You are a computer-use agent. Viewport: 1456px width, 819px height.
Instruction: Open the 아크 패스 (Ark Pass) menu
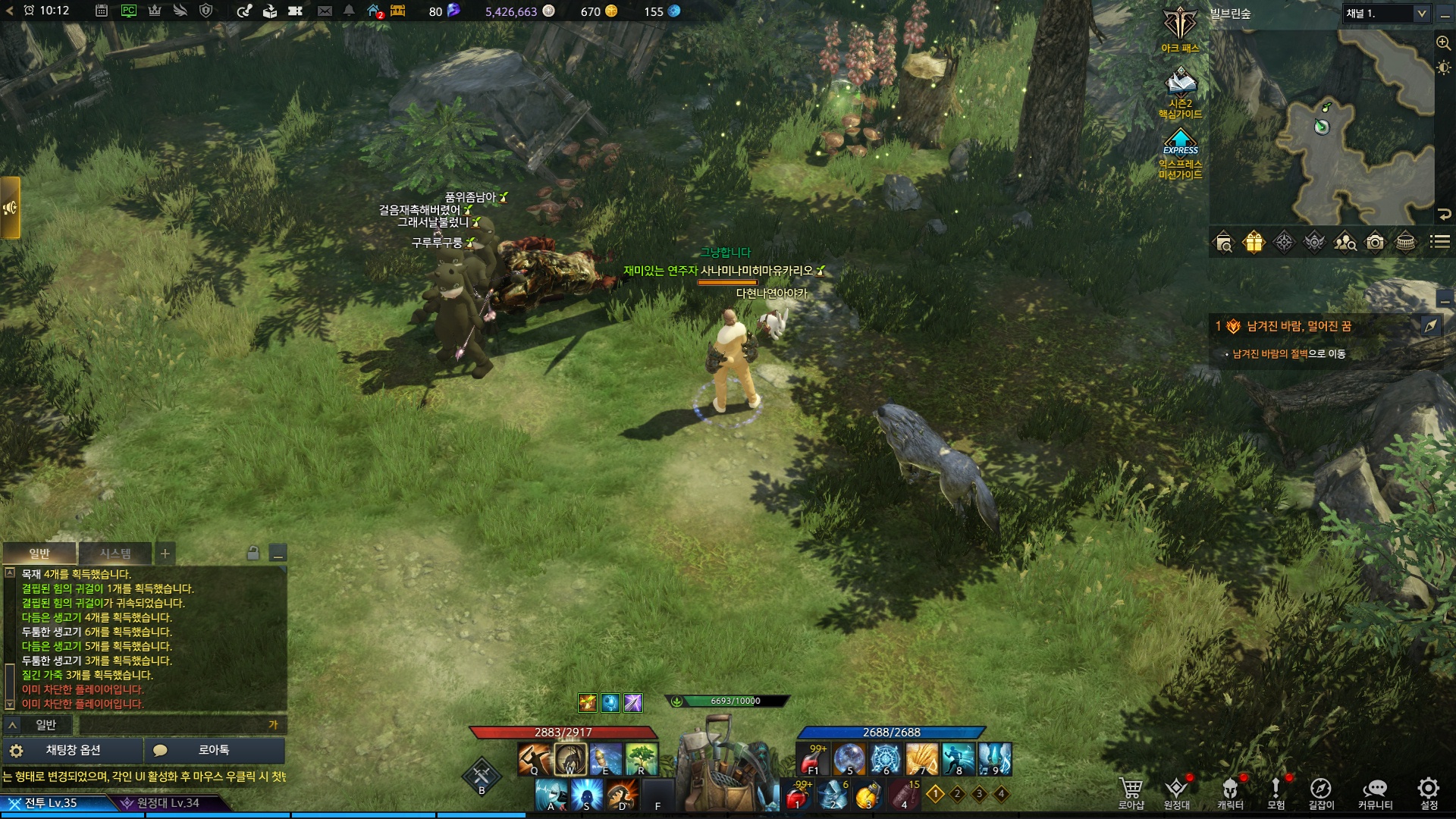(1180, 29)
